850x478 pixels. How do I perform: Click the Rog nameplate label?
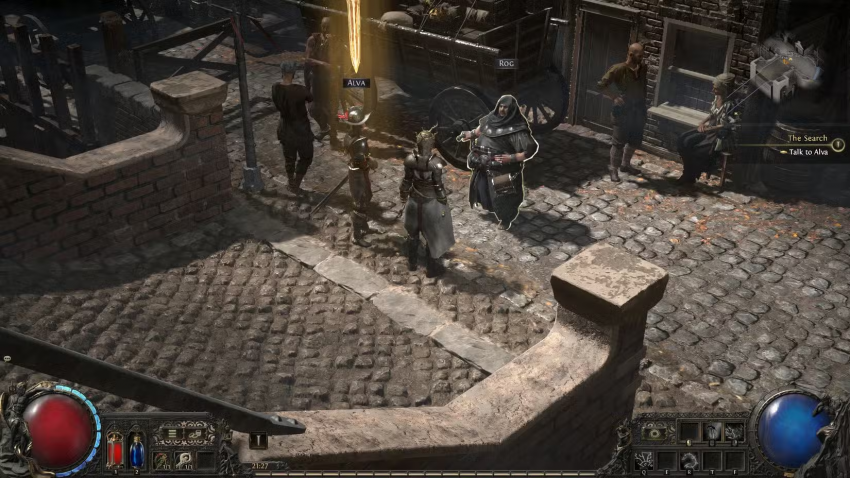click(506, 63)
